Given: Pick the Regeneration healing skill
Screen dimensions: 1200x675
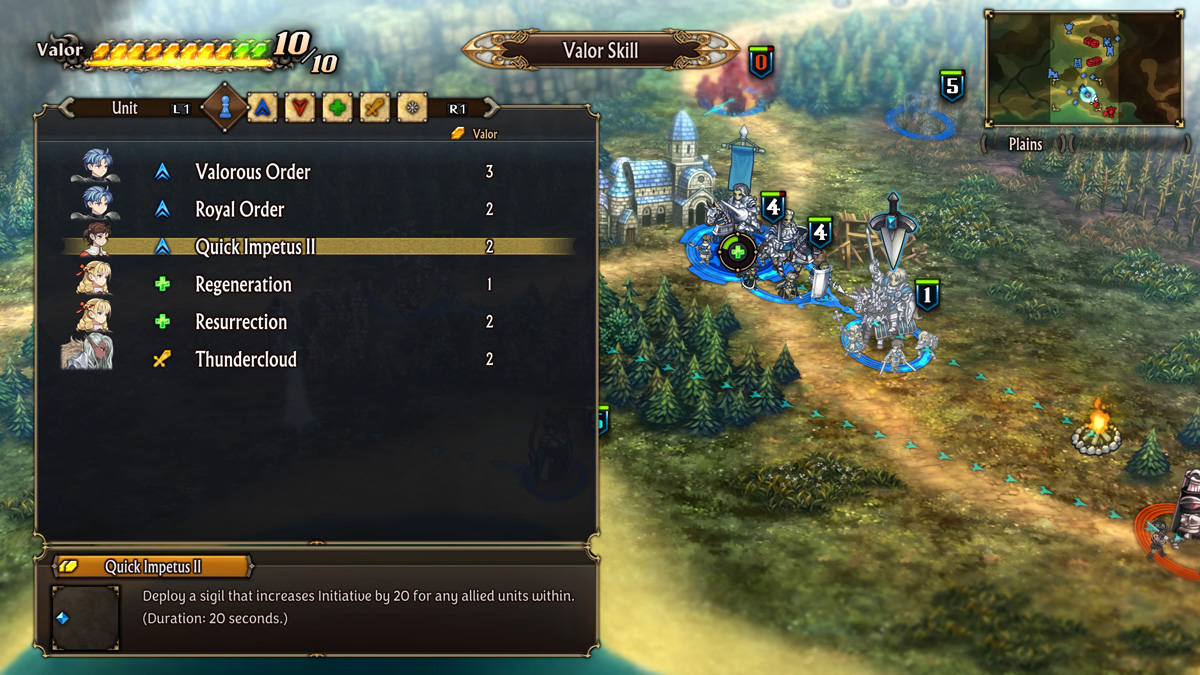Looking at the screenshot, I should coord(243,285).
